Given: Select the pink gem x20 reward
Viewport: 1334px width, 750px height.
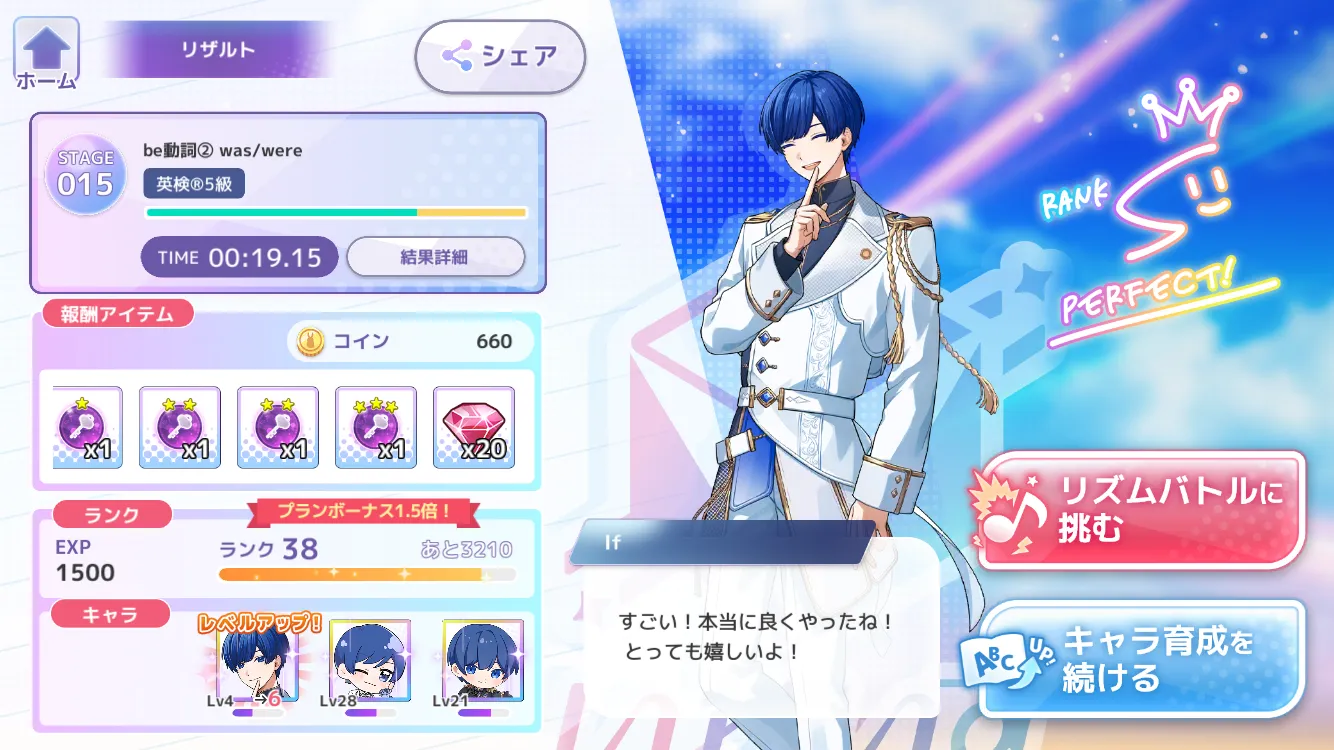Looking at the screenshot, I should [474, 427].
